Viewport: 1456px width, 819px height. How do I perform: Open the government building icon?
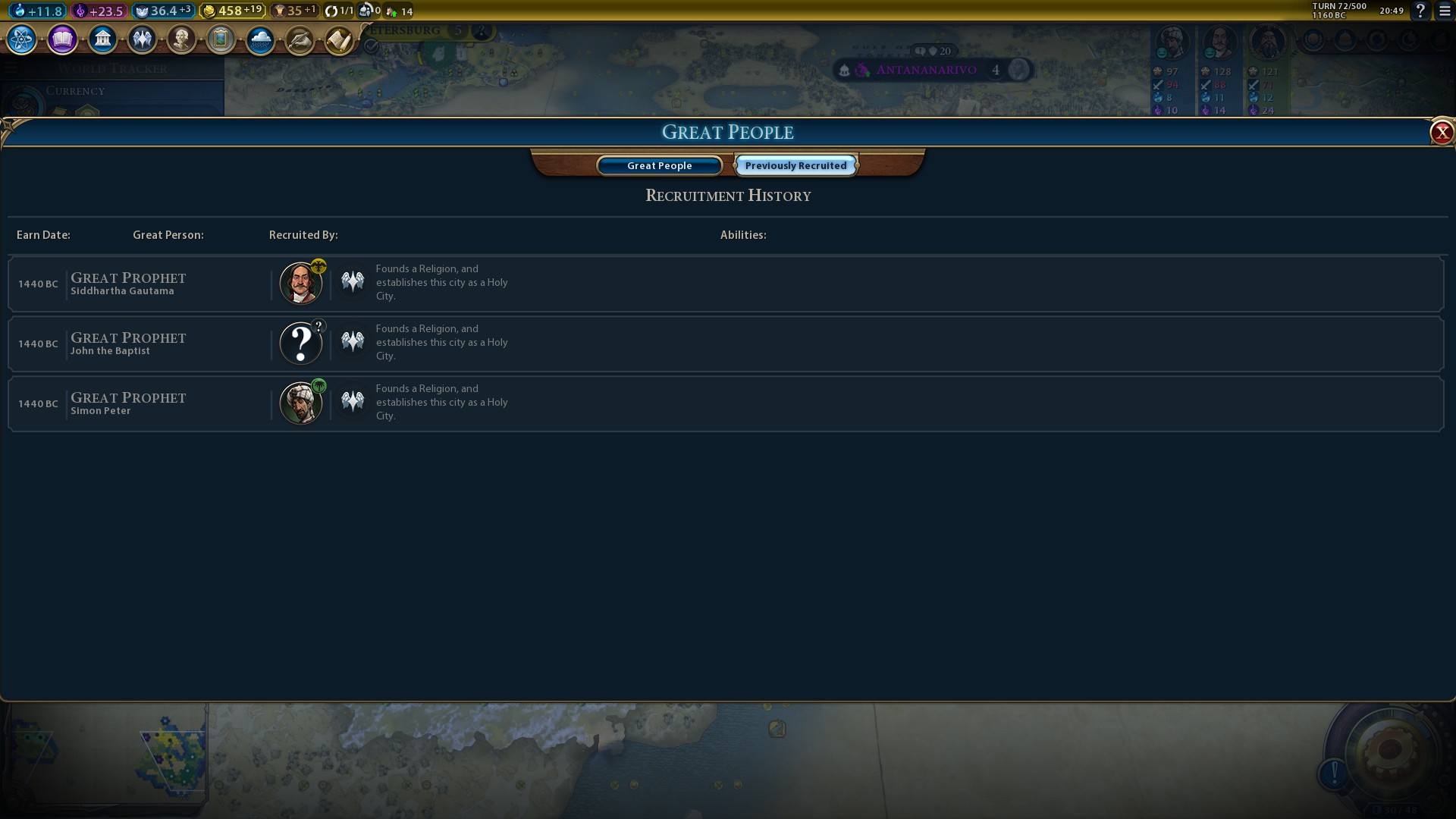(x=102, y=39)
